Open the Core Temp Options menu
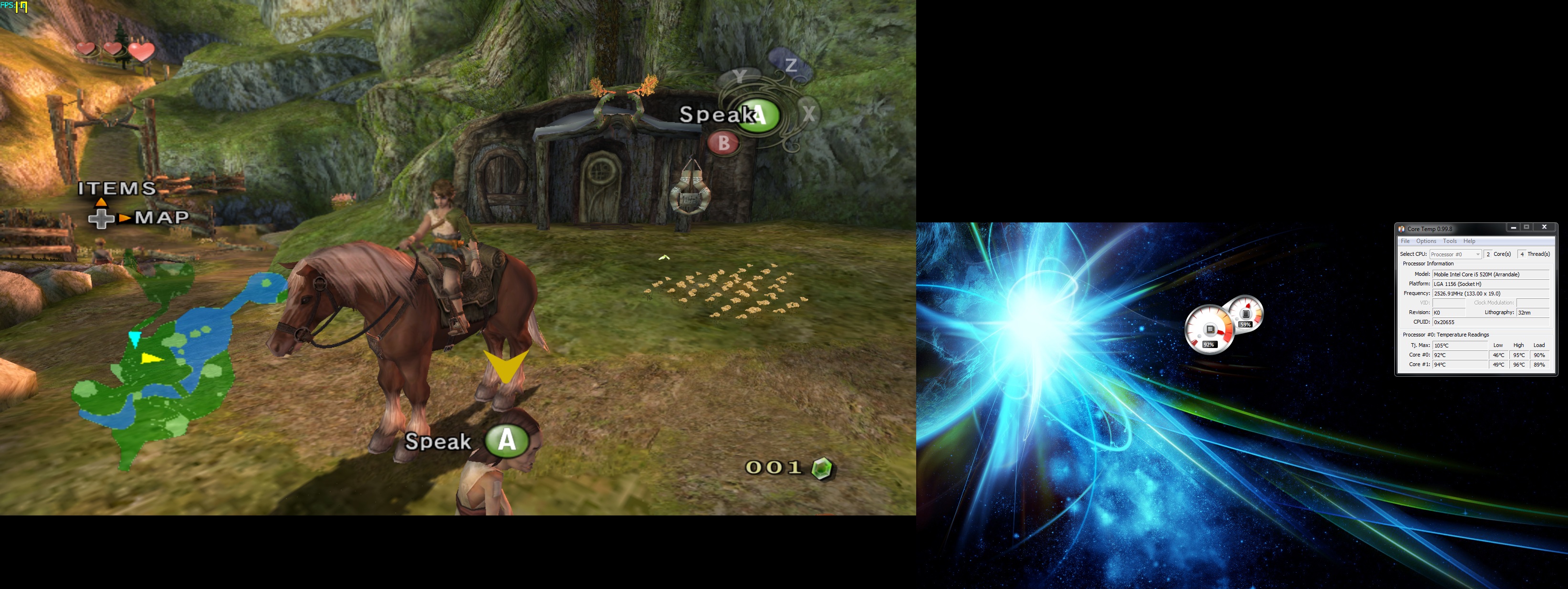 click(x=1426, y=241)
